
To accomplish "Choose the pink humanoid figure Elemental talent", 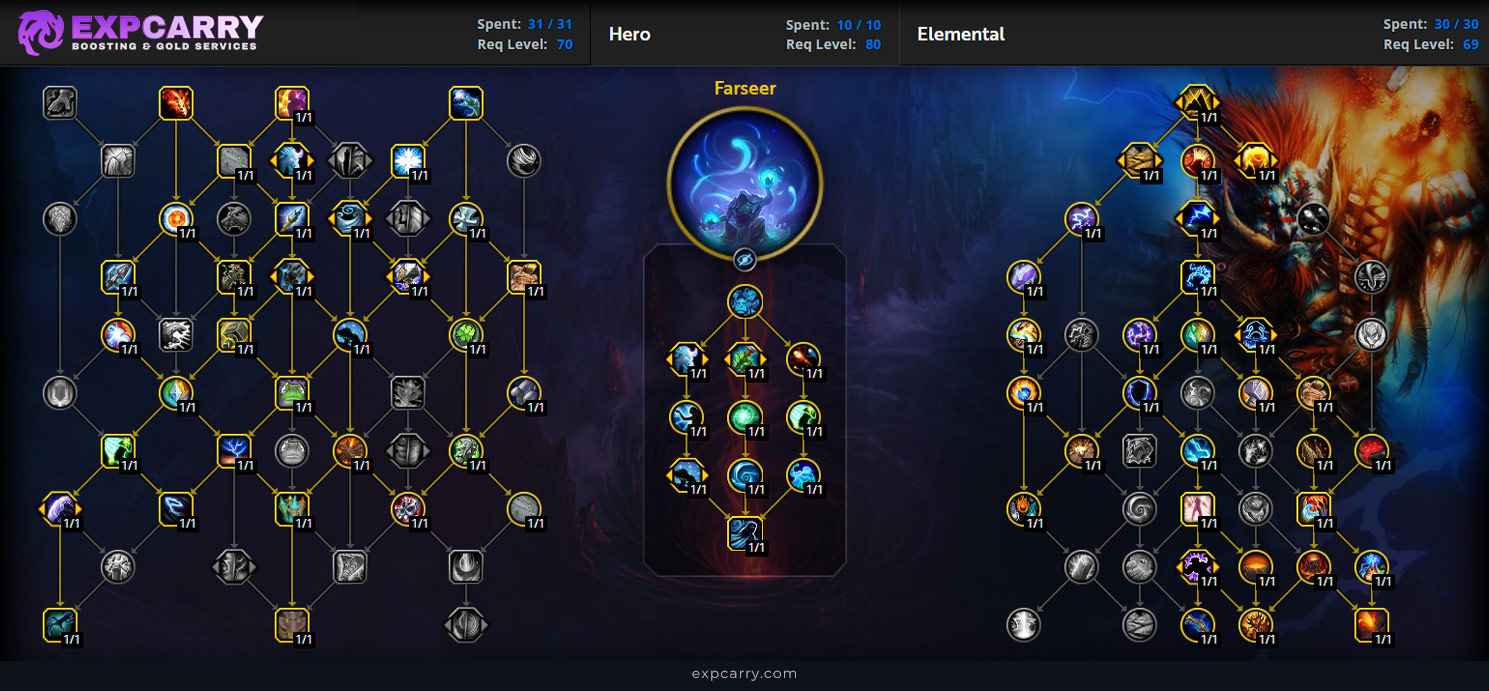I will 1196,509.
